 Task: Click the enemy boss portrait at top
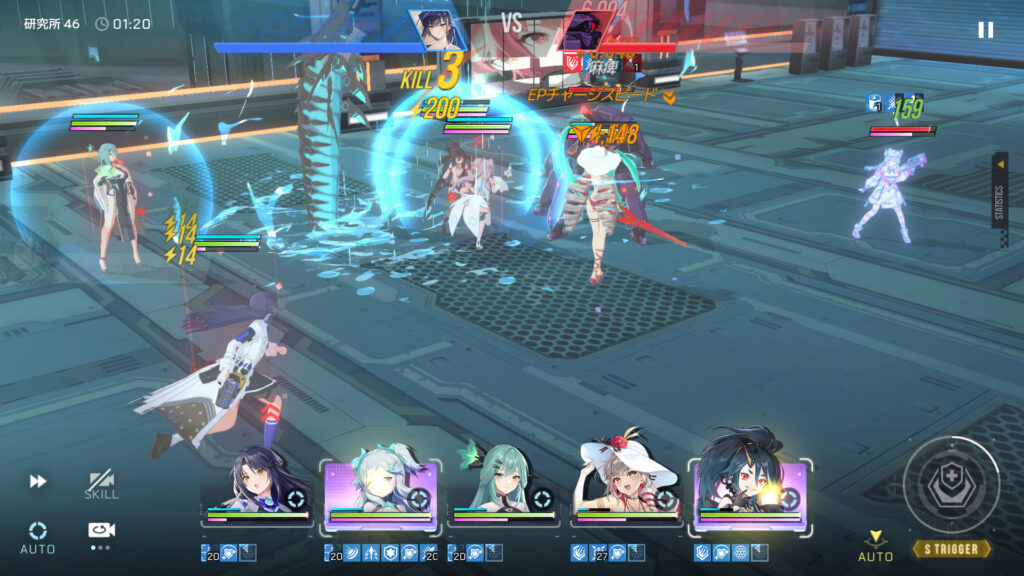[585, 31]
